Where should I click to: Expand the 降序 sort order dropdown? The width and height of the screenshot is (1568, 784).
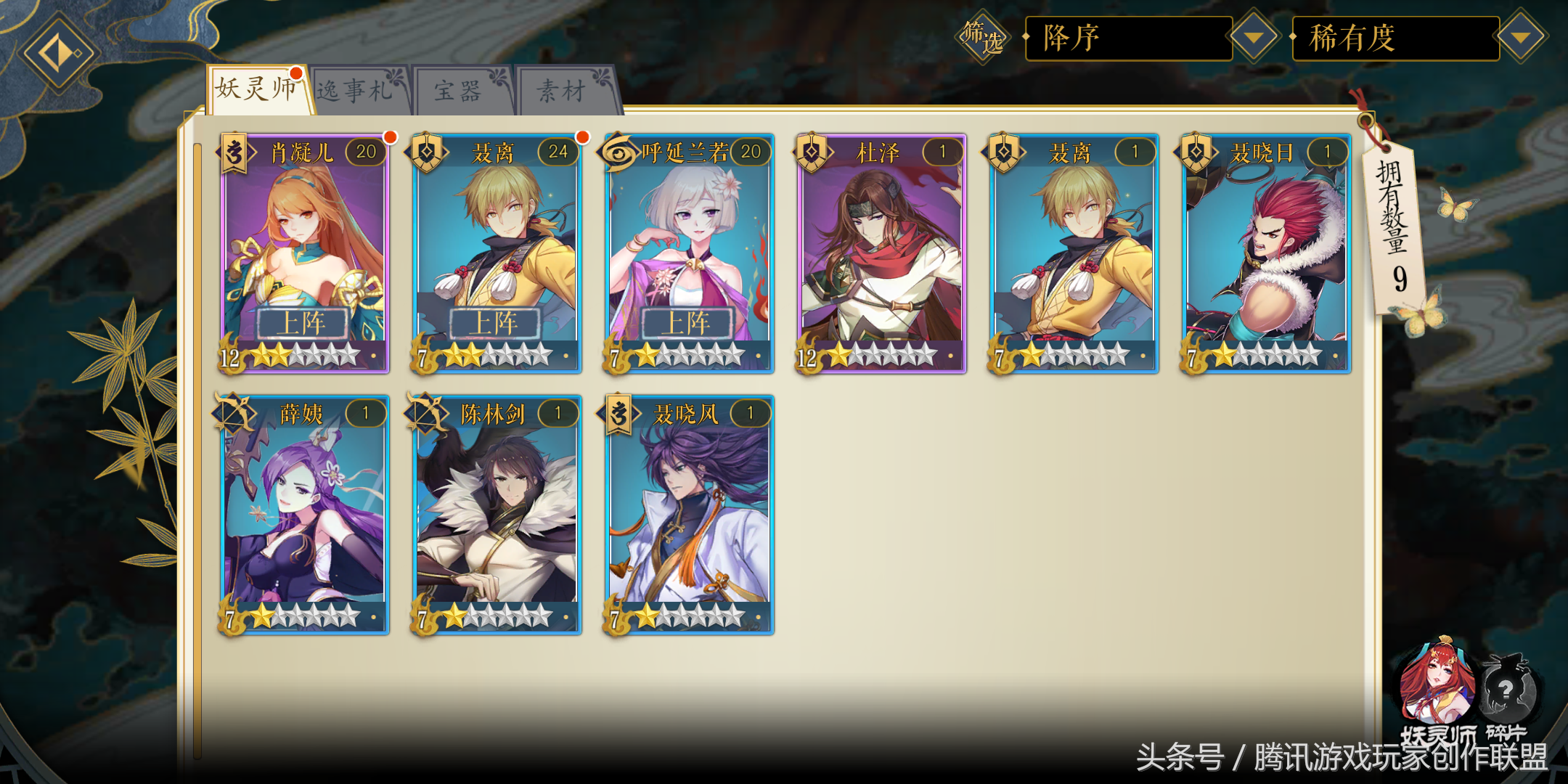pyautogui.click(x=1253, y=37)
